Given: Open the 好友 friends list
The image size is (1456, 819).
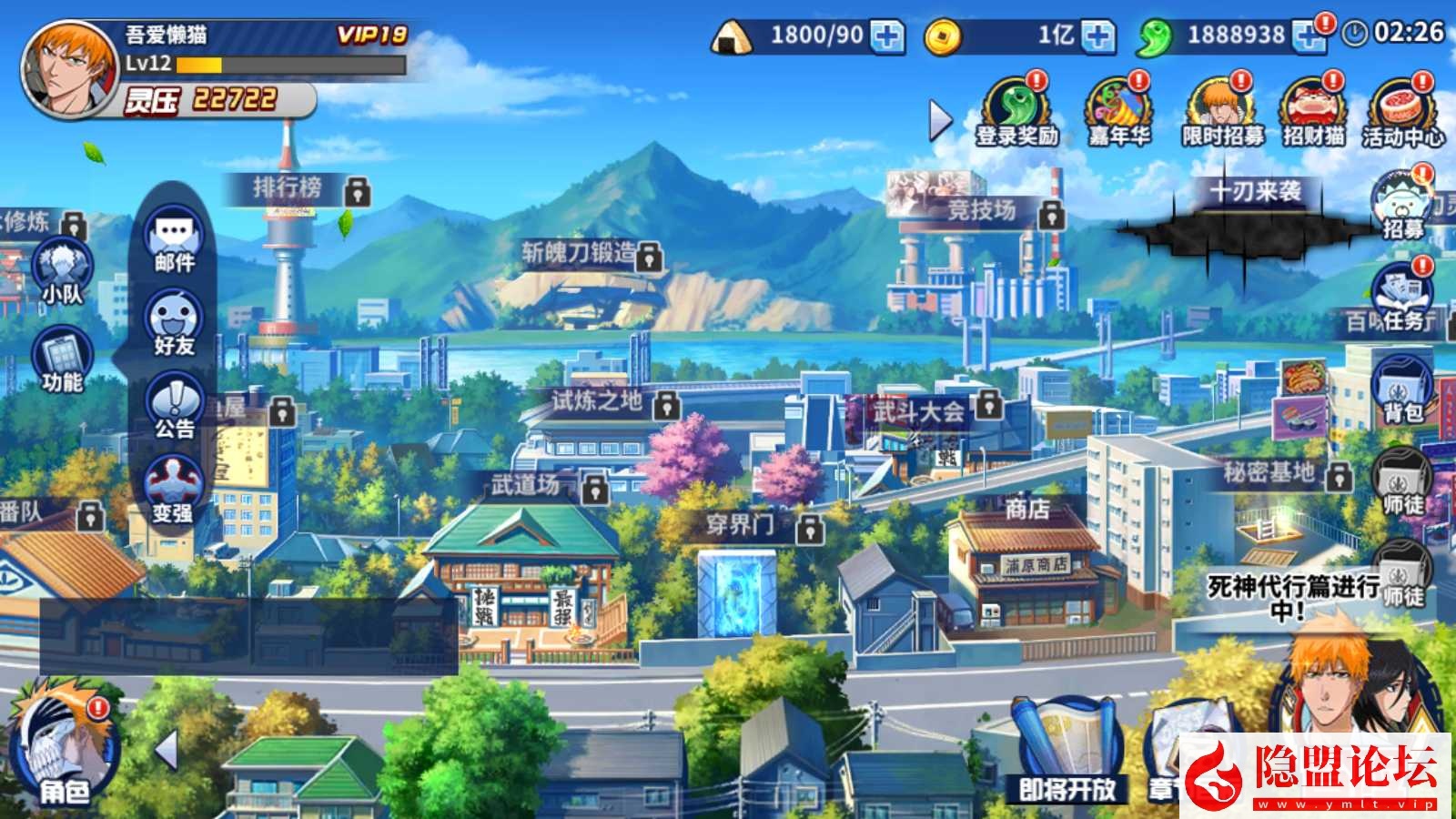Looking at the screenshot, I should click(x=174, y=324).
